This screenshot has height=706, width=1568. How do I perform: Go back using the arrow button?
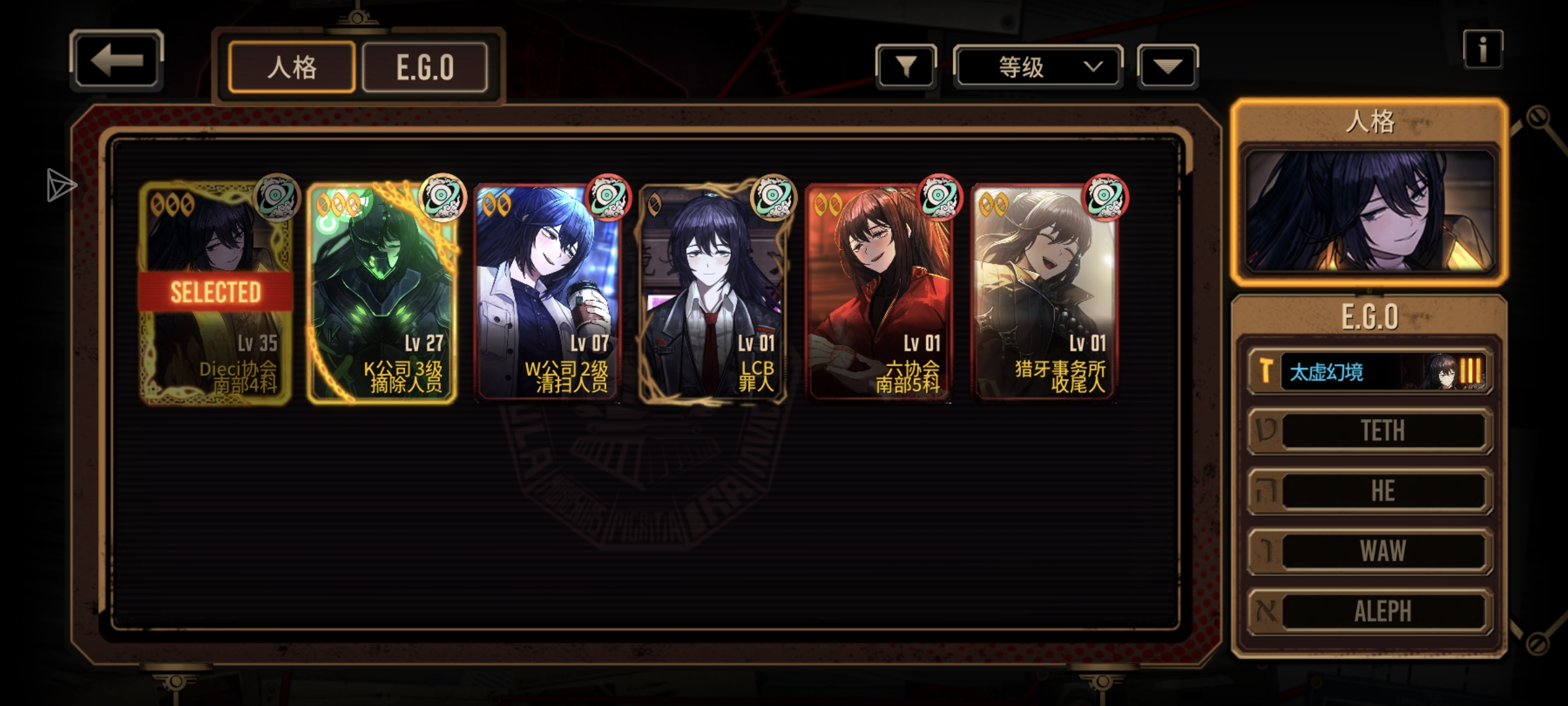pyautogui.click(x=116, y=61)
